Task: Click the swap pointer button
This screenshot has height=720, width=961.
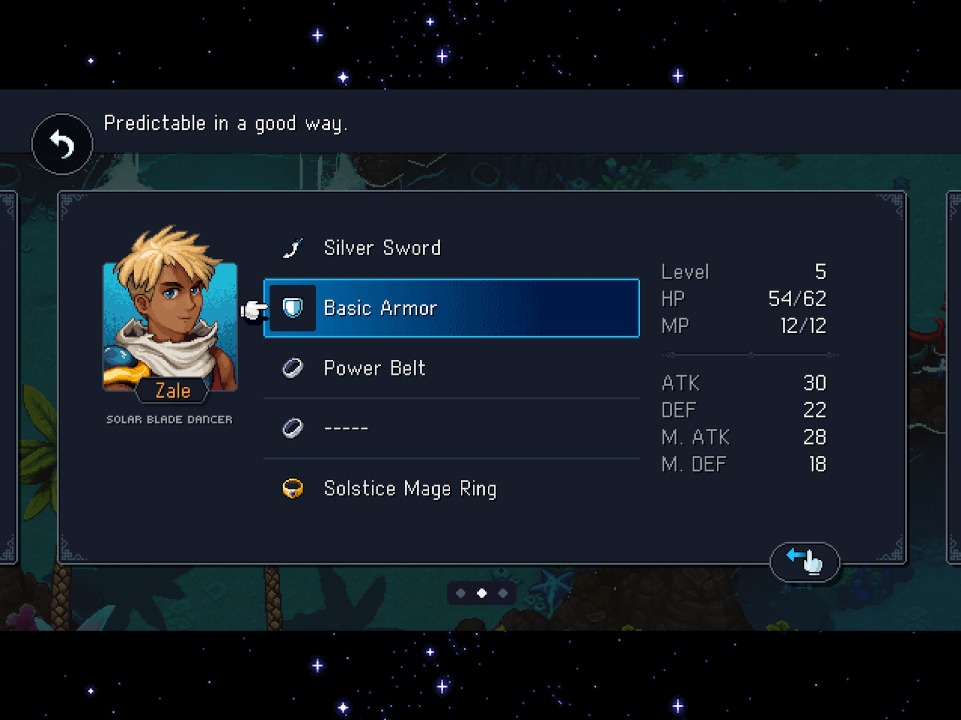Action: click(x=804, y=561)
